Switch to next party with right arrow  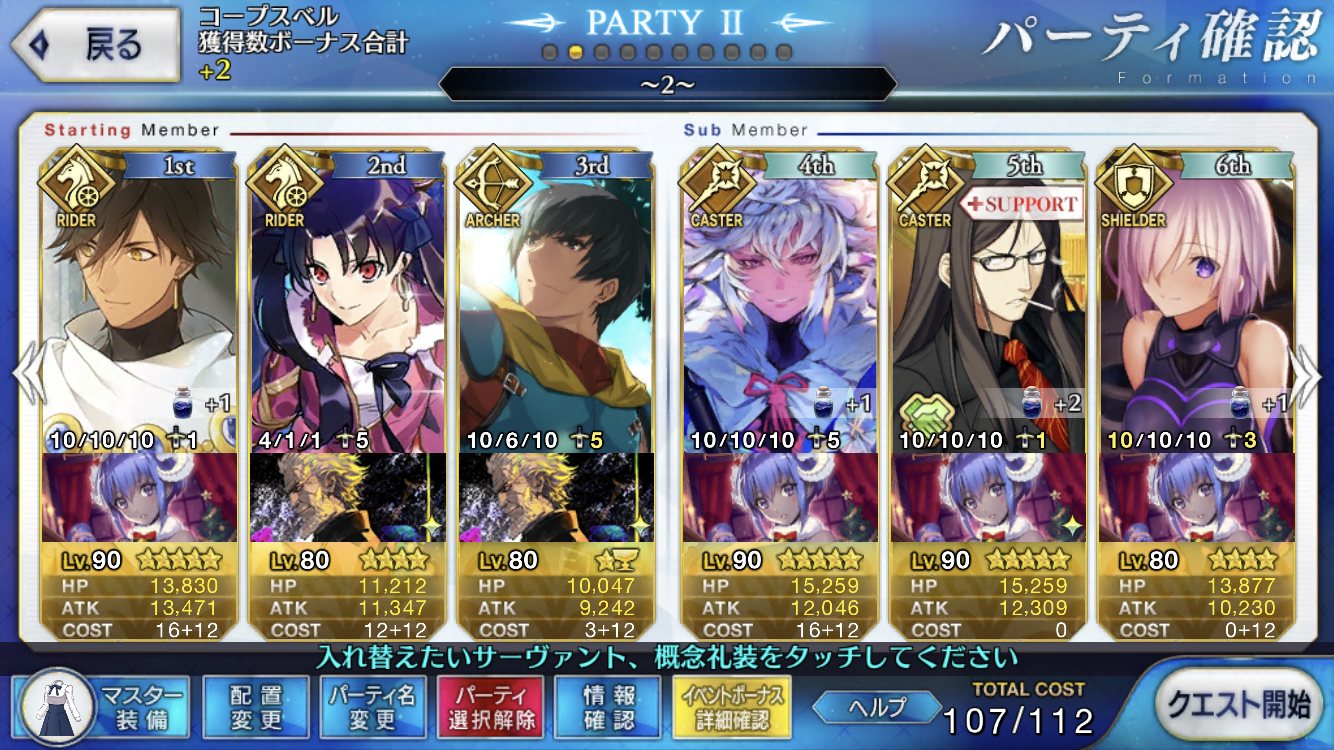(1307, 374)
